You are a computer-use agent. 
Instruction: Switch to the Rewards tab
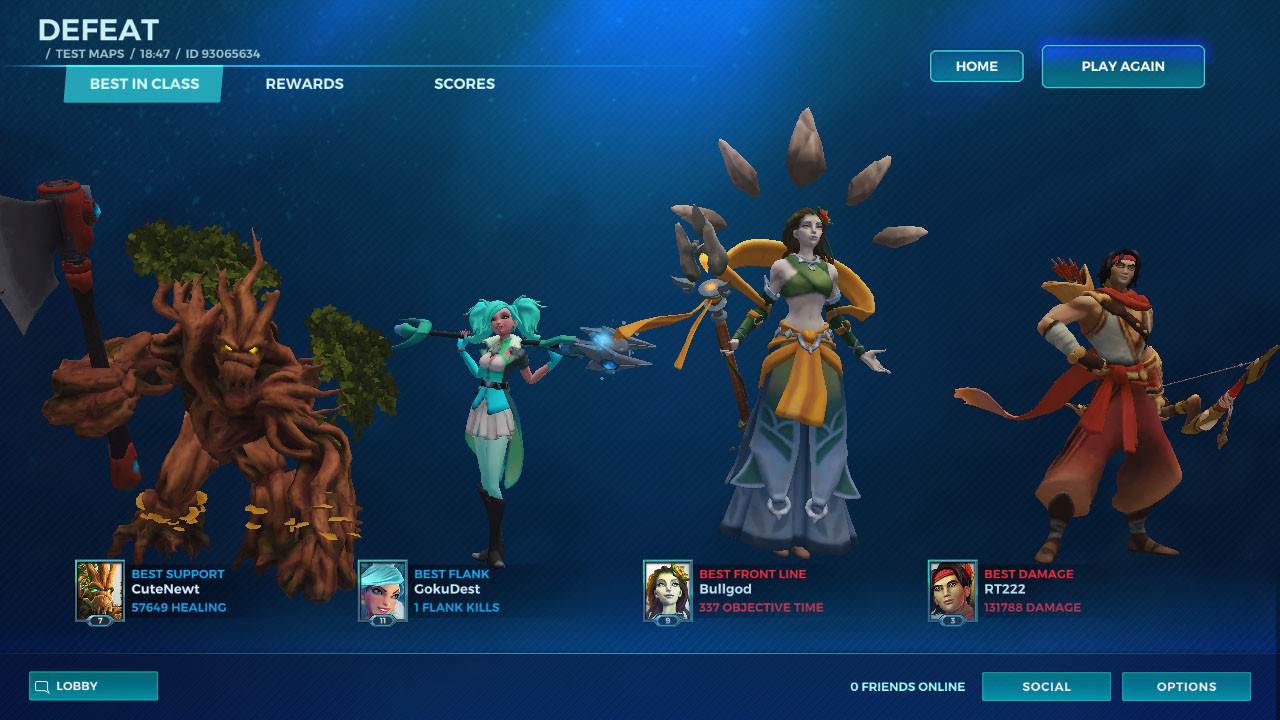point(304,84)
